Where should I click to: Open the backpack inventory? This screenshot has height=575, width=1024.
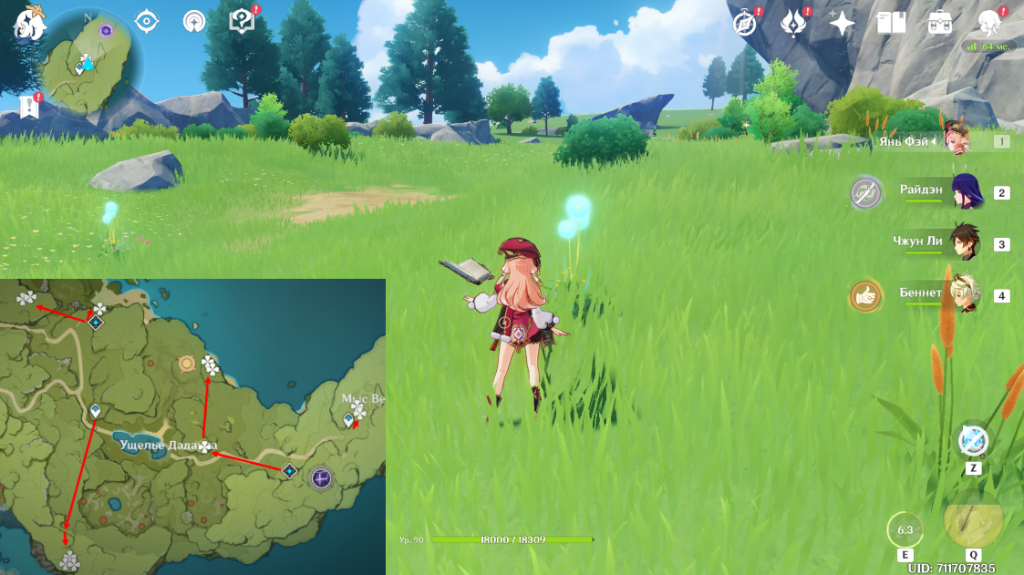tap(940, 22)
